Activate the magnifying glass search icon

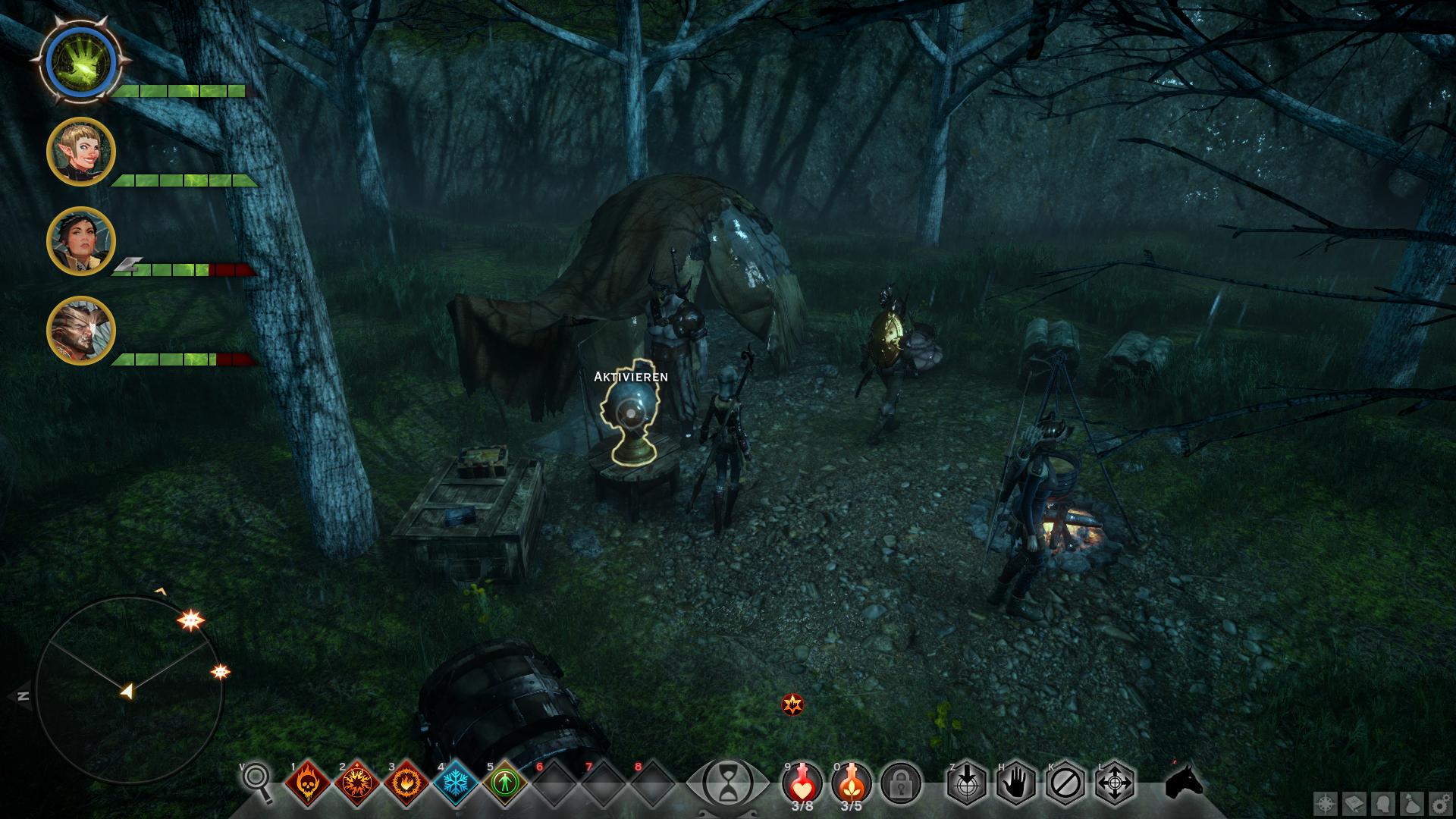coord(258,782)
